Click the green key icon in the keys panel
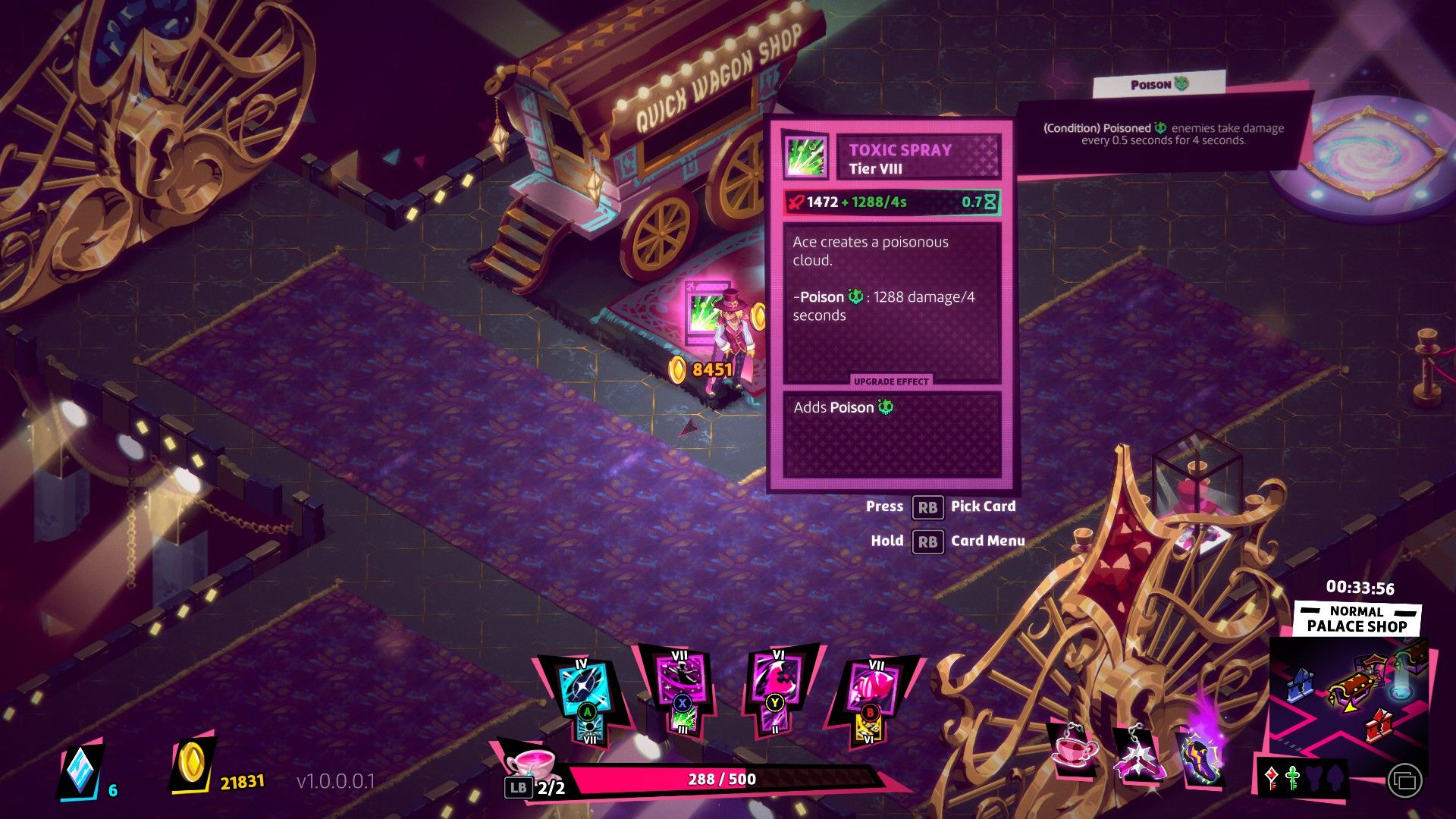This screenshot has width=1456, height=819. (1292, 779)
